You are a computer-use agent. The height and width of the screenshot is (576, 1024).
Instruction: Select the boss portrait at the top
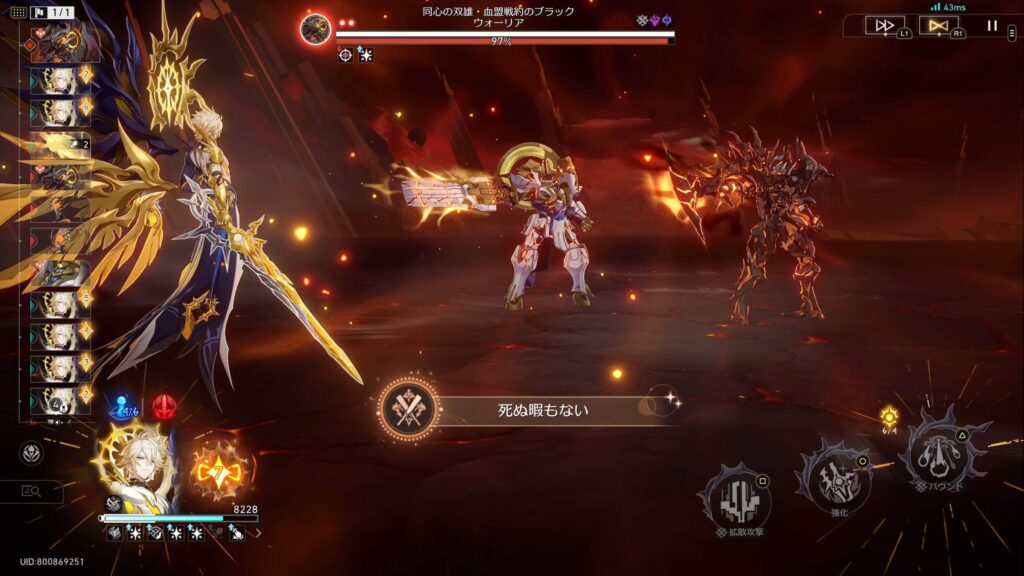(316, 29)
